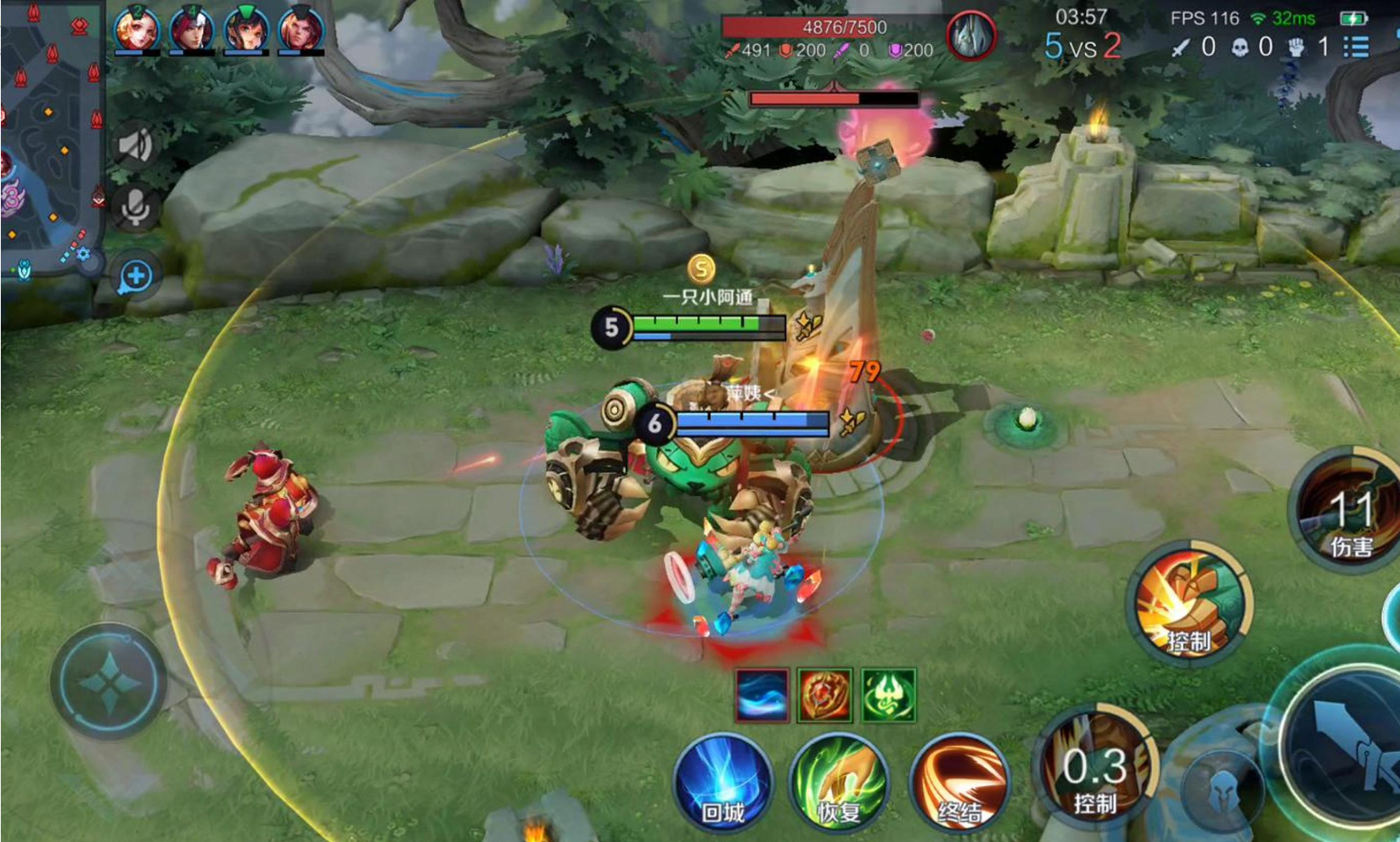Activate the armored fist 控制 skill
The height and width of the screenshot is (842, 1400).
point(1191,603)
